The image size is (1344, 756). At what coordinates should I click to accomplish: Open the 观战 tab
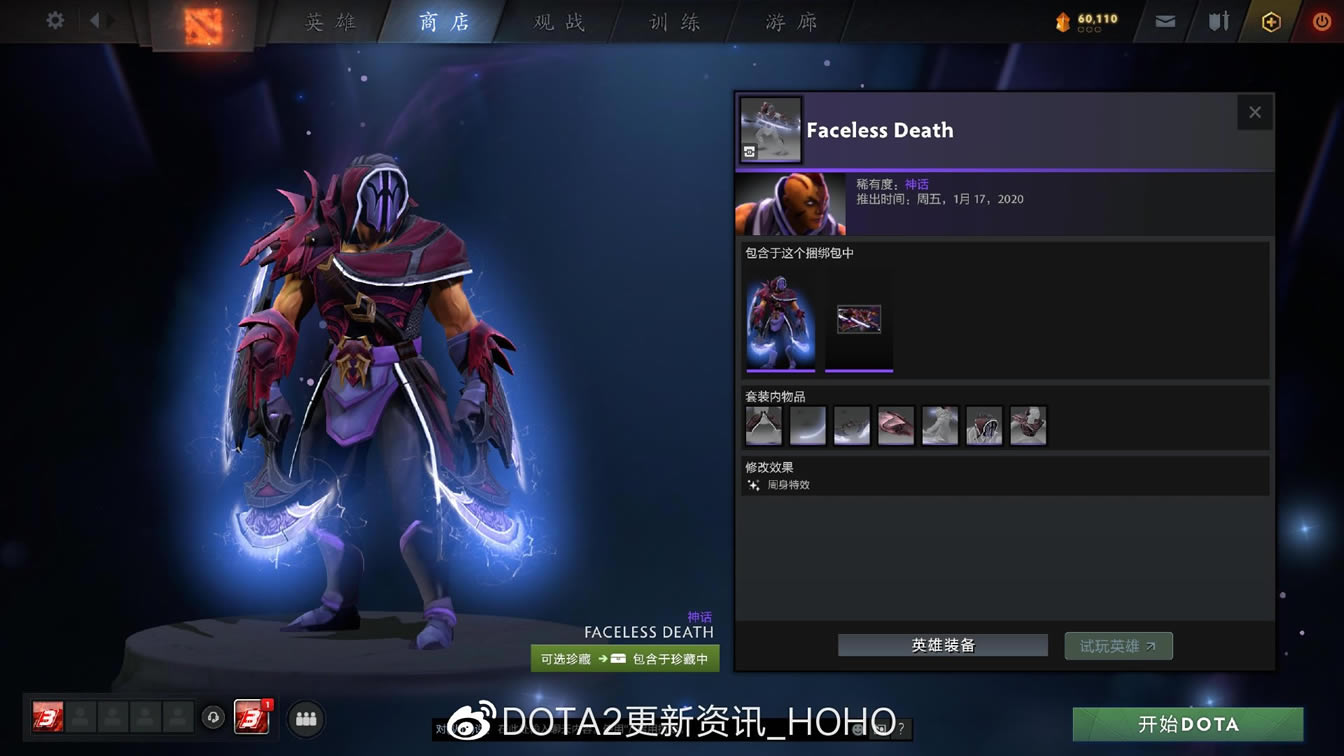pos(557,21)
